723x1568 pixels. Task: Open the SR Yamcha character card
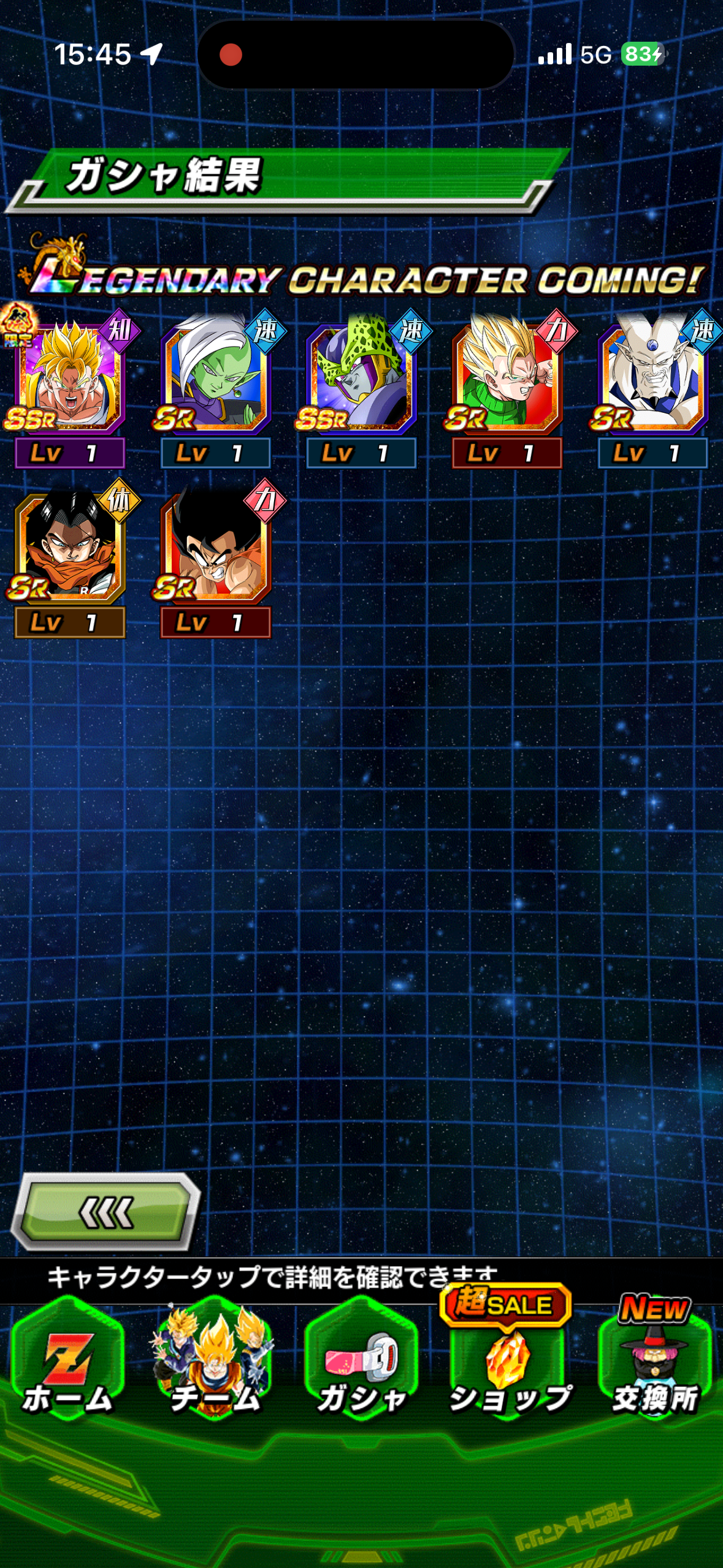pos(215,547)
